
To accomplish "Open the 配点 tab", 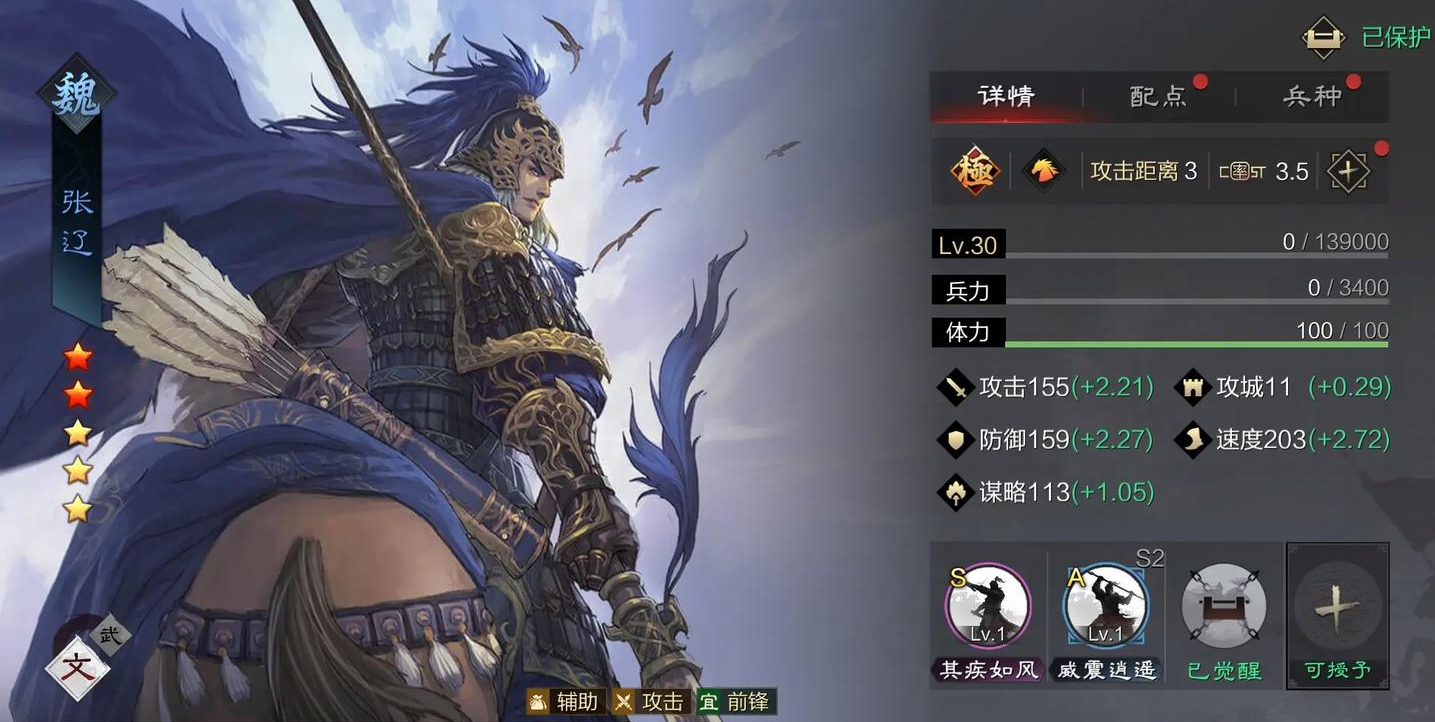I will point(1159,96).
